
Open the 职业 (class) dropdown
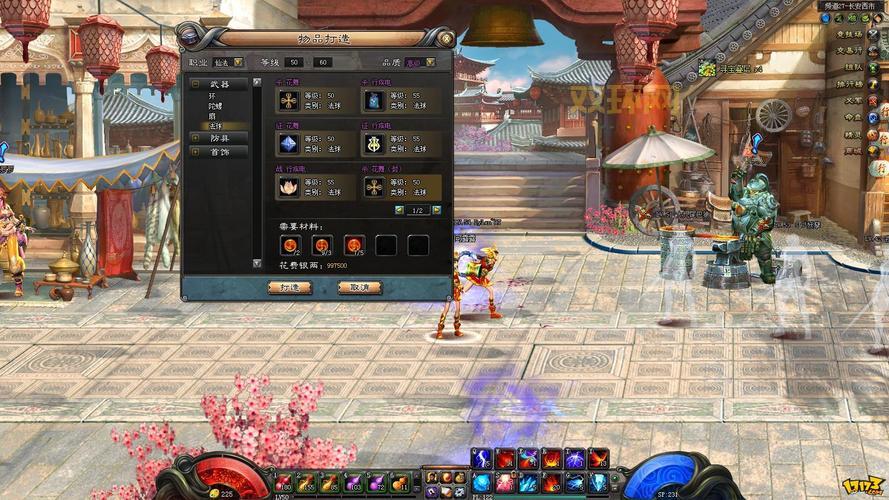click(238, 62)
